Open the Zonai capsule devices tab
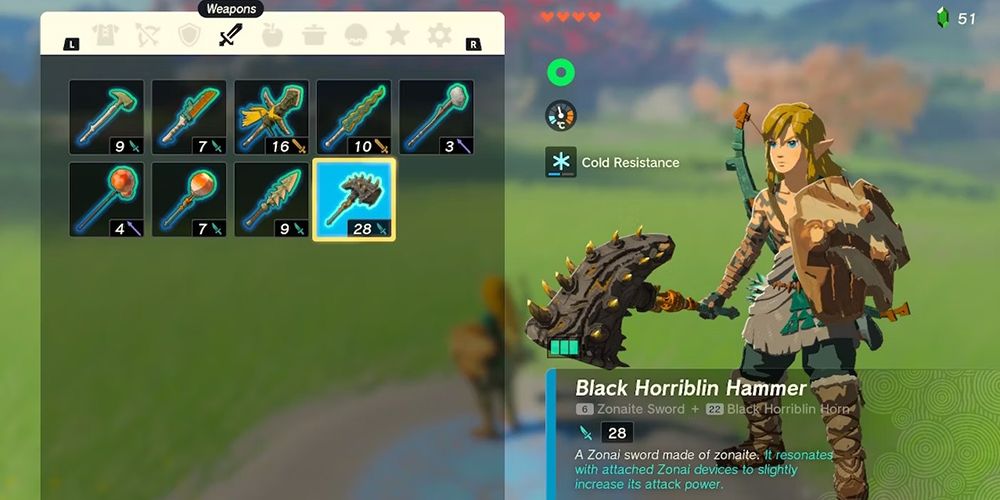 click(x=356, y=37)
